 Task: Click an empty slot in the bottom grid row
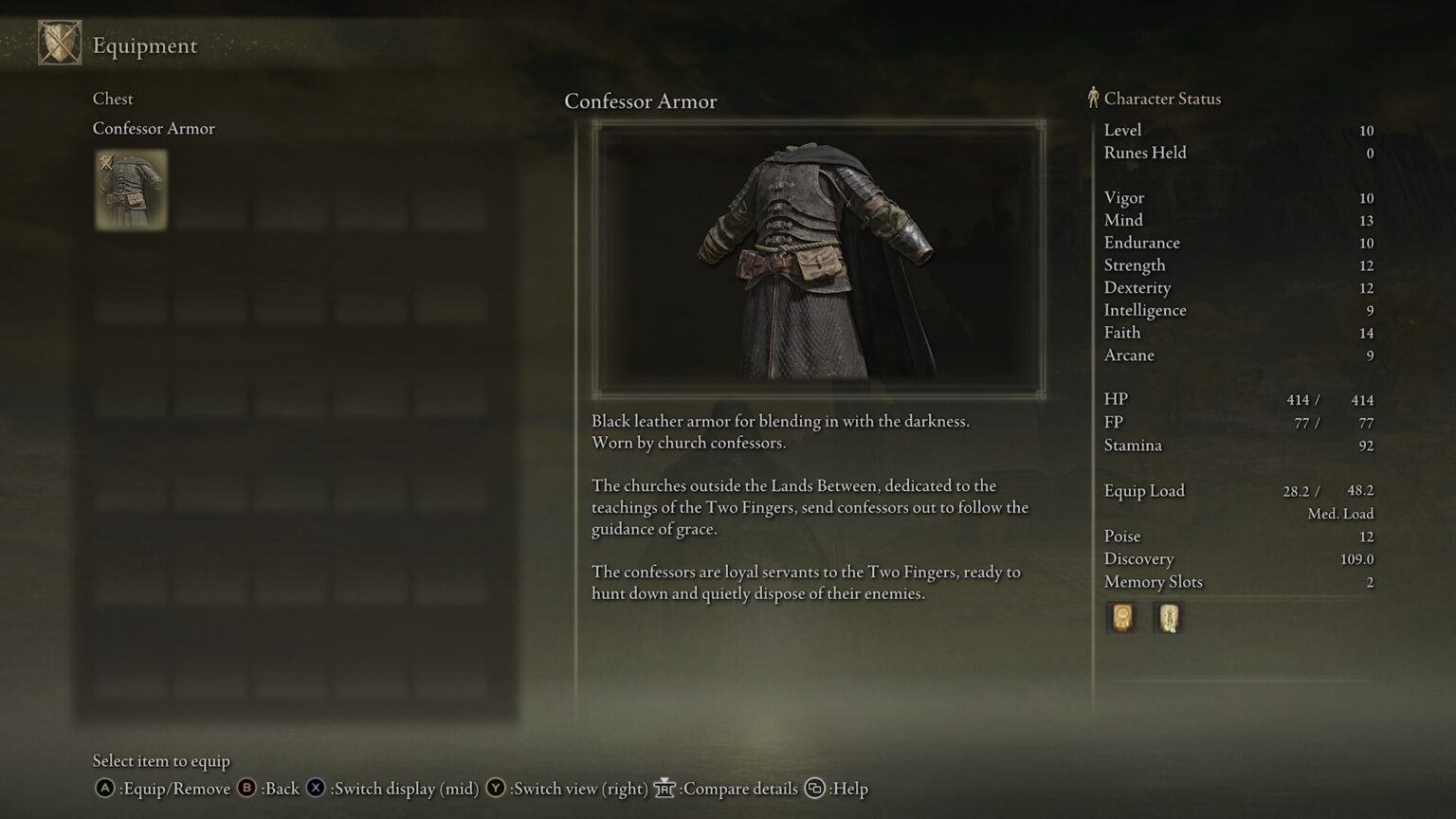(x=130, y=680)
